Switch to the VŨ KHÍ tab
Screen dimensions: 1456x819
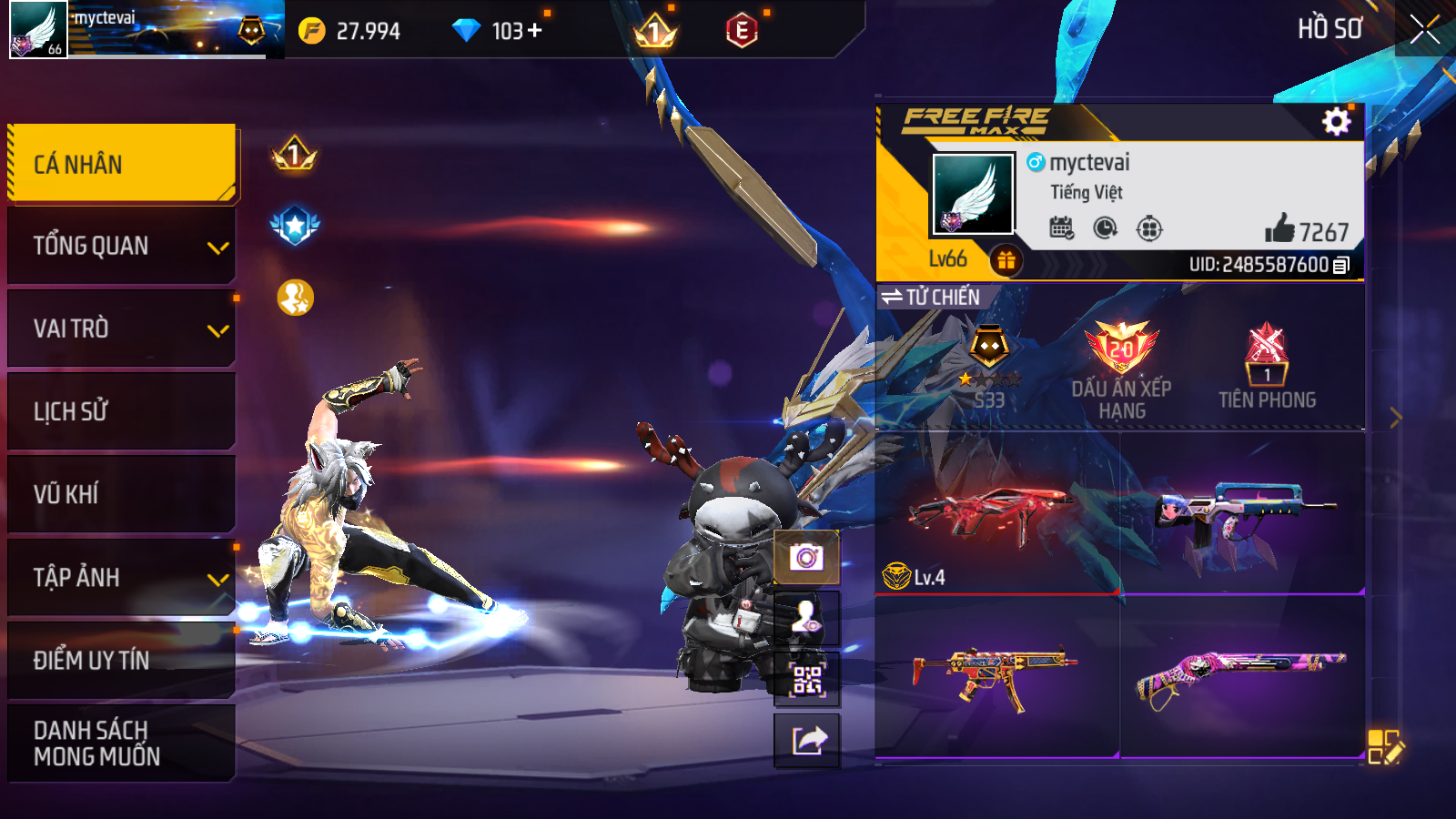click(122, 494)
